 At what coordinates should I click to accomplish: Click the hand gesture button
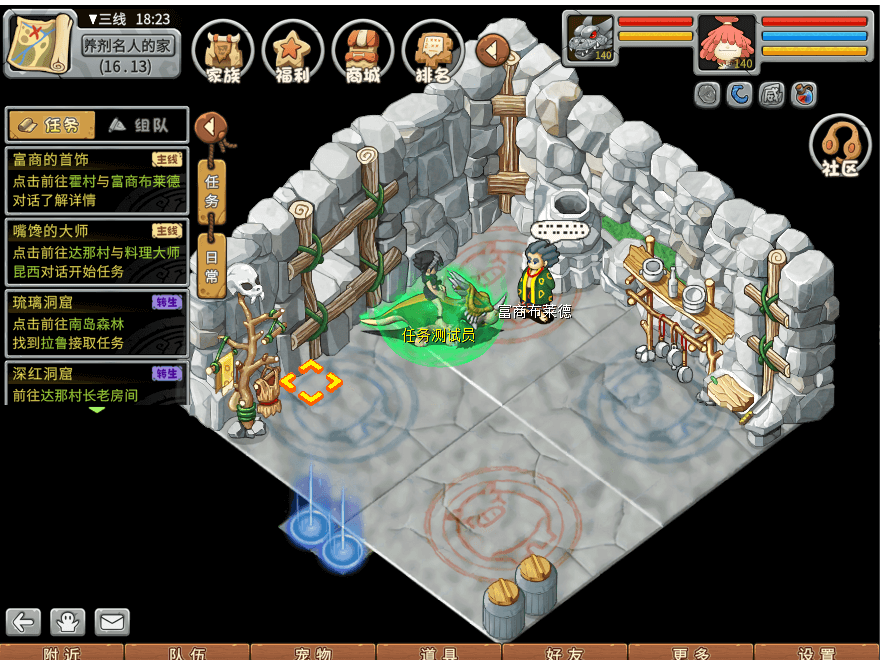tap(68, 622)
